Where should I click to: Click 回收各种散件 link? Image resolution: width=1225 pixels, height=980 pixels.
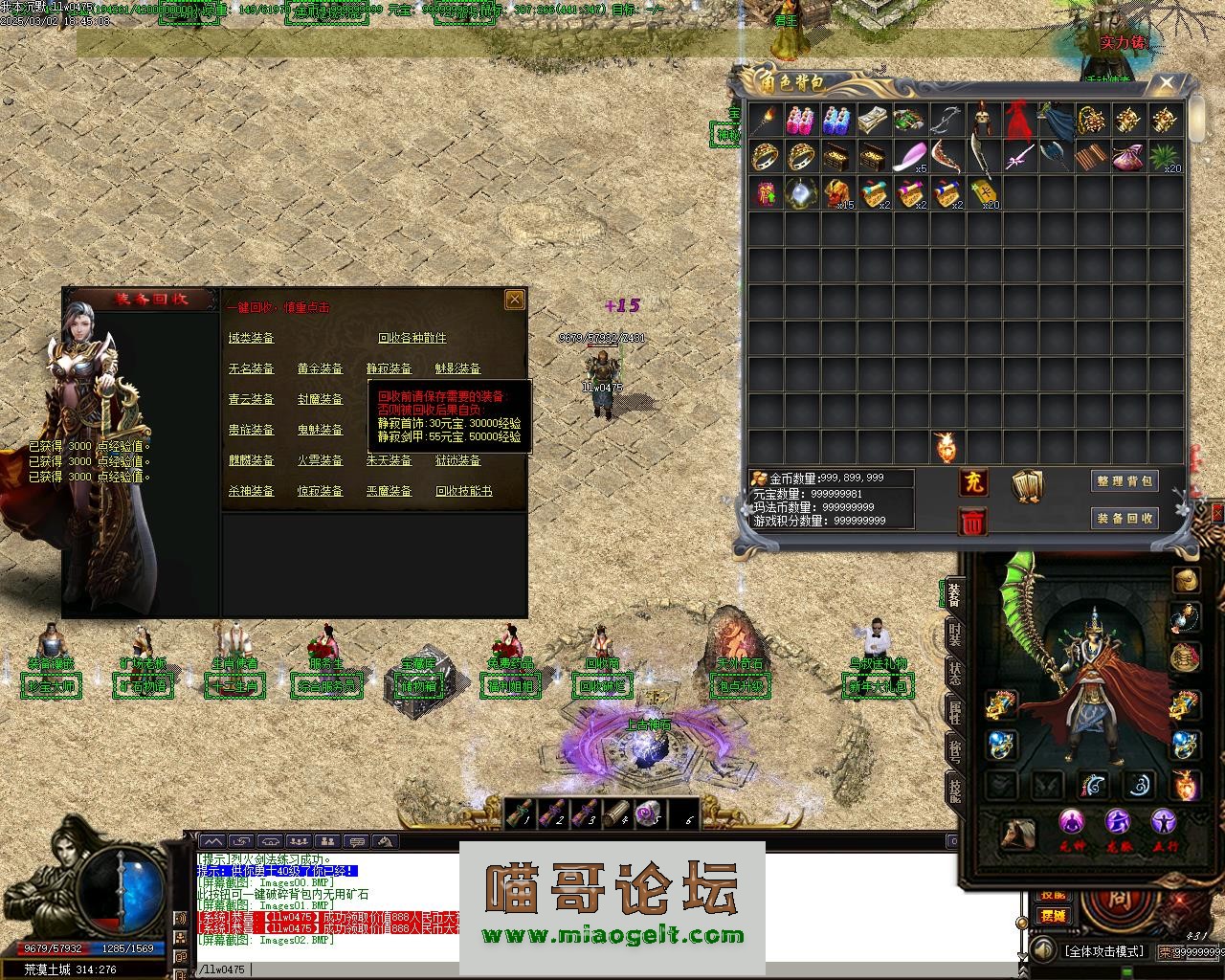(x=412, y=338)
